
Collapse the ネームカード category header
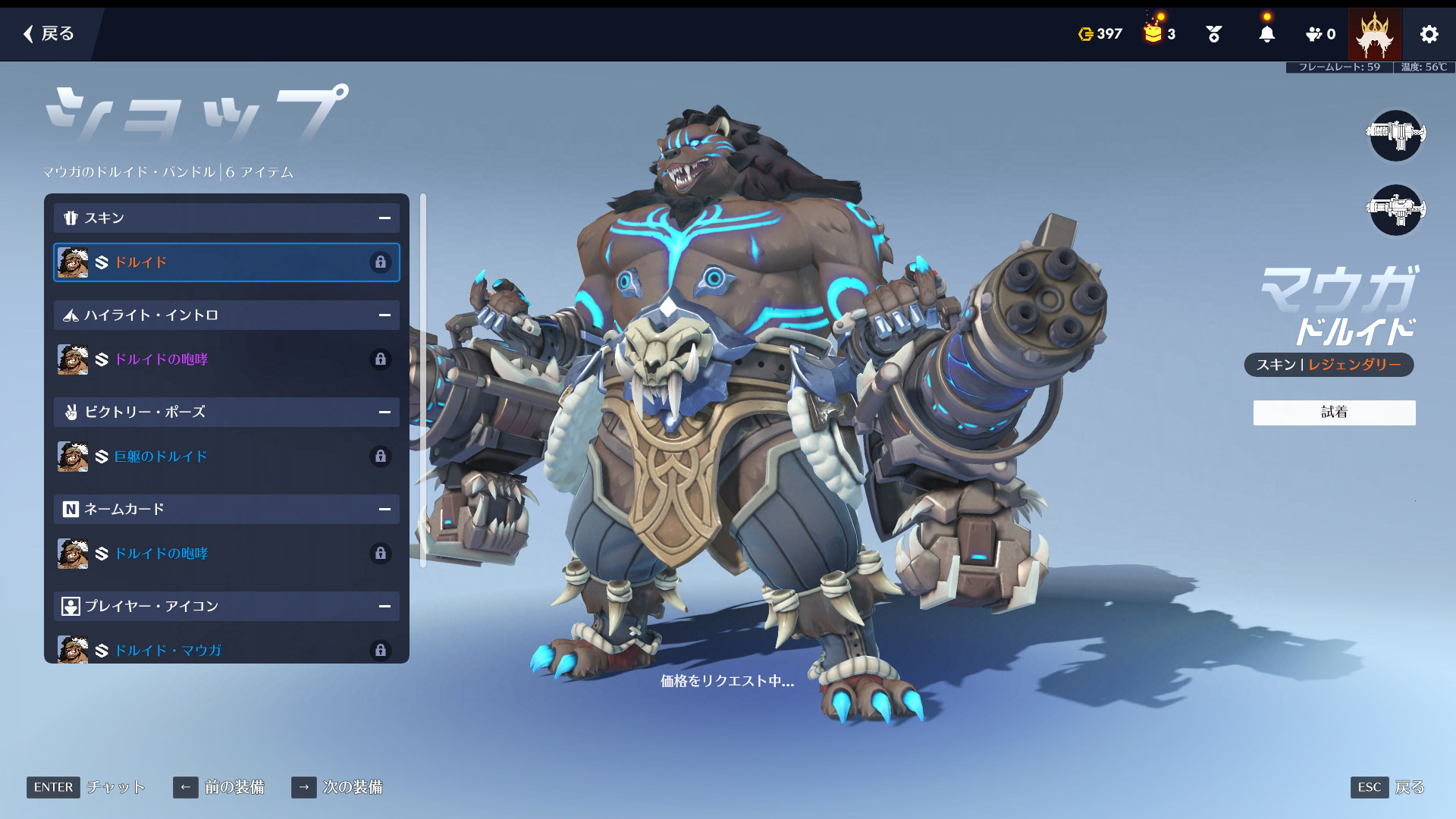226,510
